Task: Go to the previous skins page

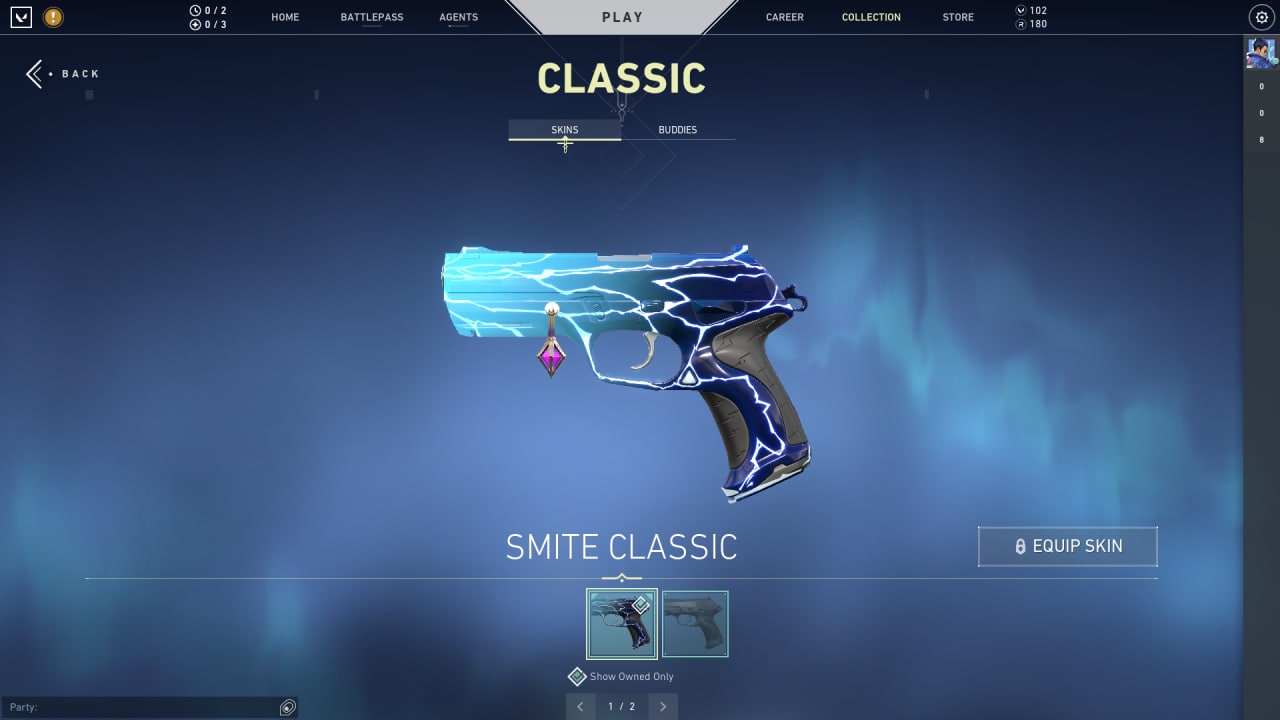Action: tap(581, 707)
